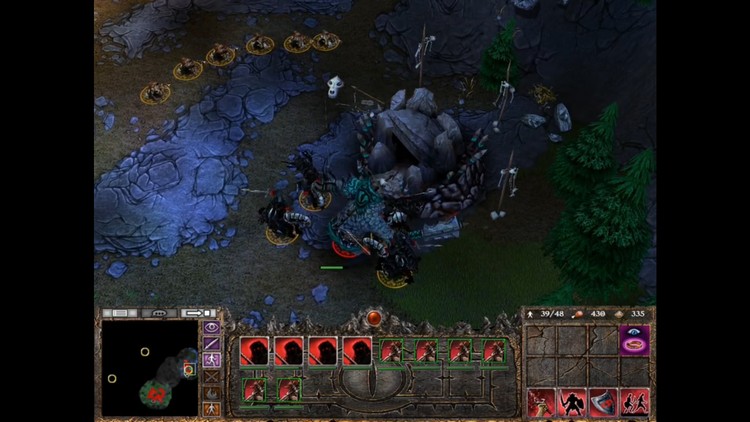Activate the orange standing figure button
The image size is (750, 422).
[x=211, y=408]
